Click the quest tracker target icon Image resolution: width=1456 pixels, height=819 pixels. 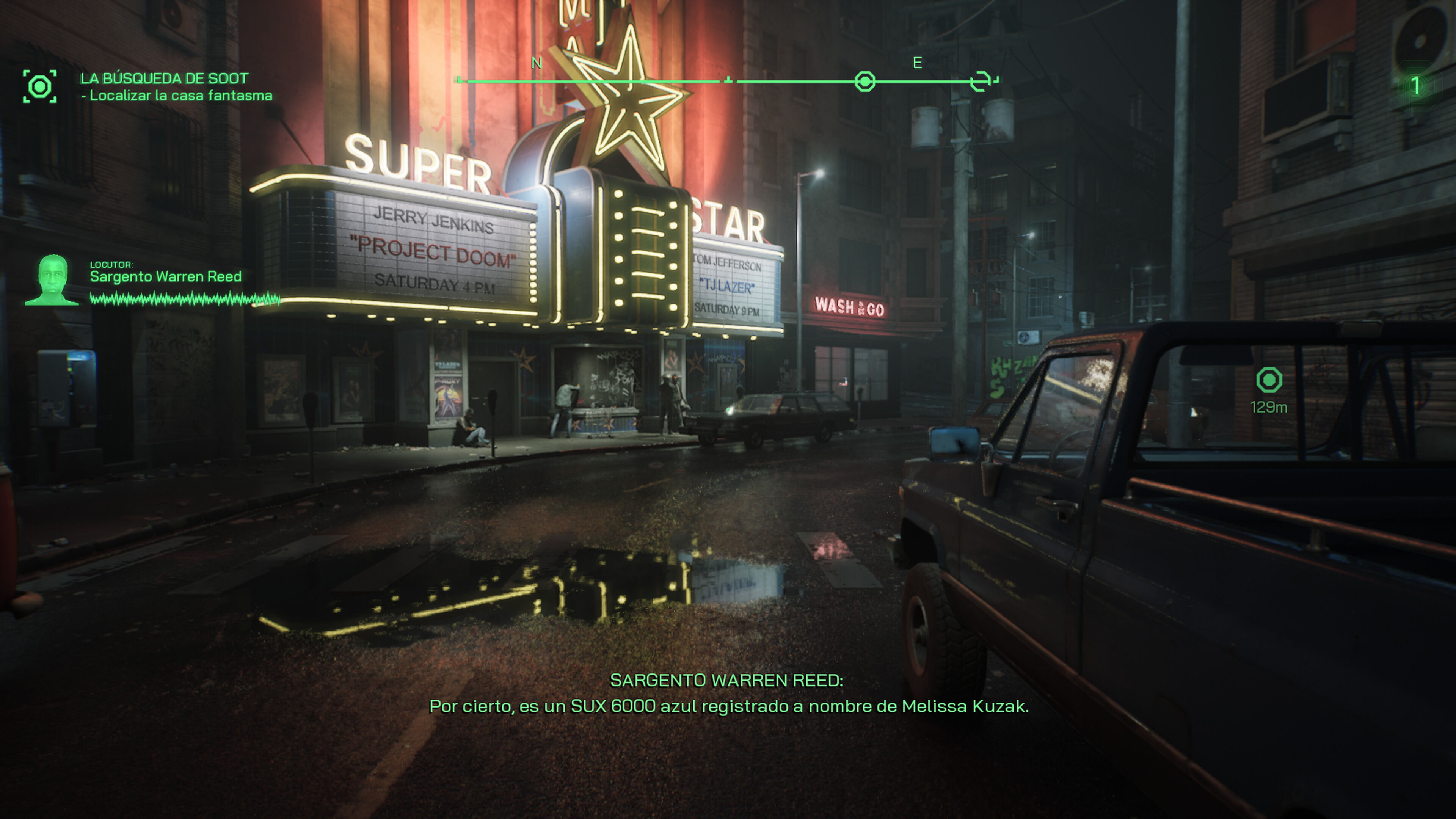pyautogui.click(x=39, y=86)
